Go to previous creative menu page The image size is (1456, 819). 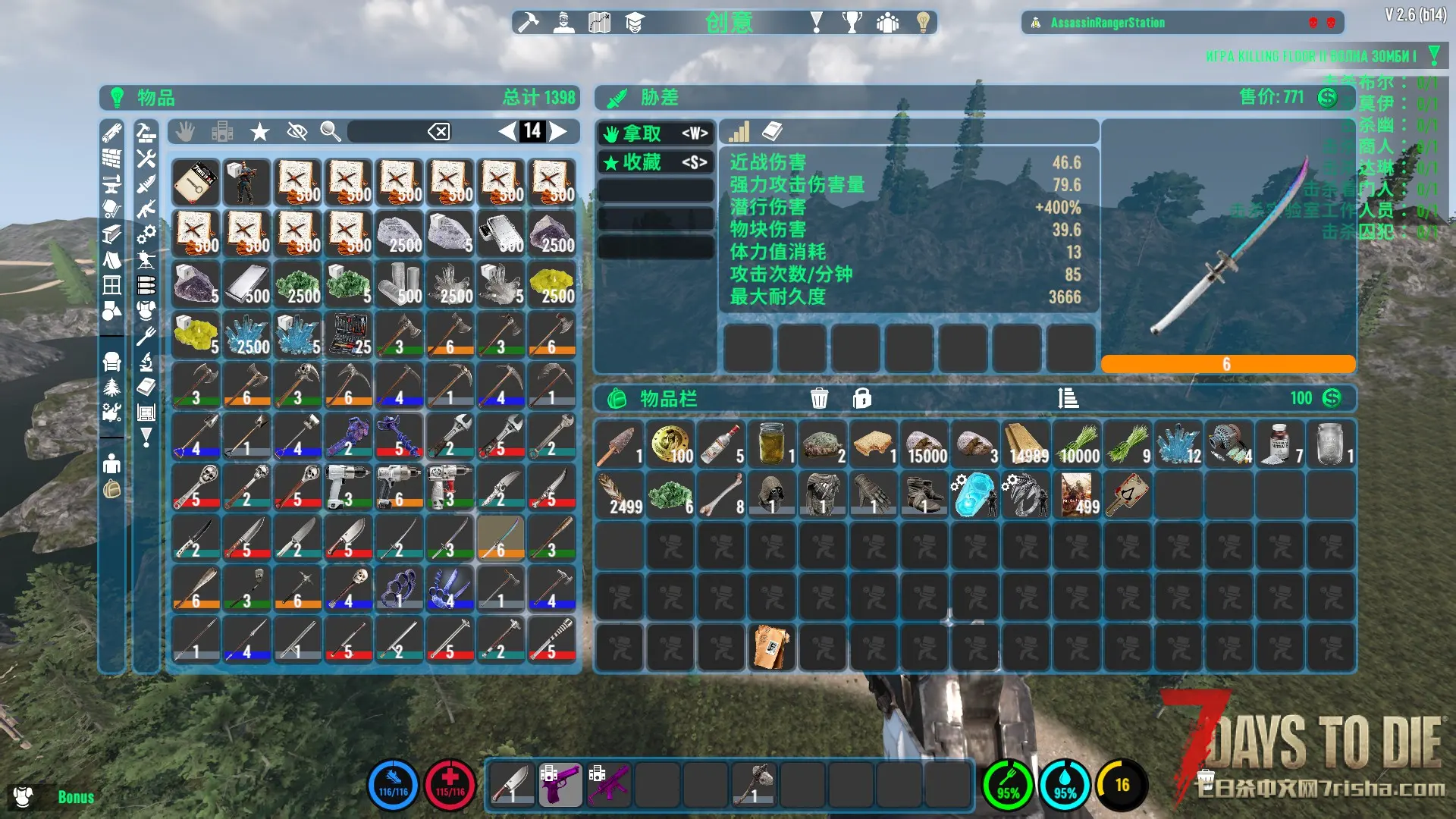pos(507,131)
